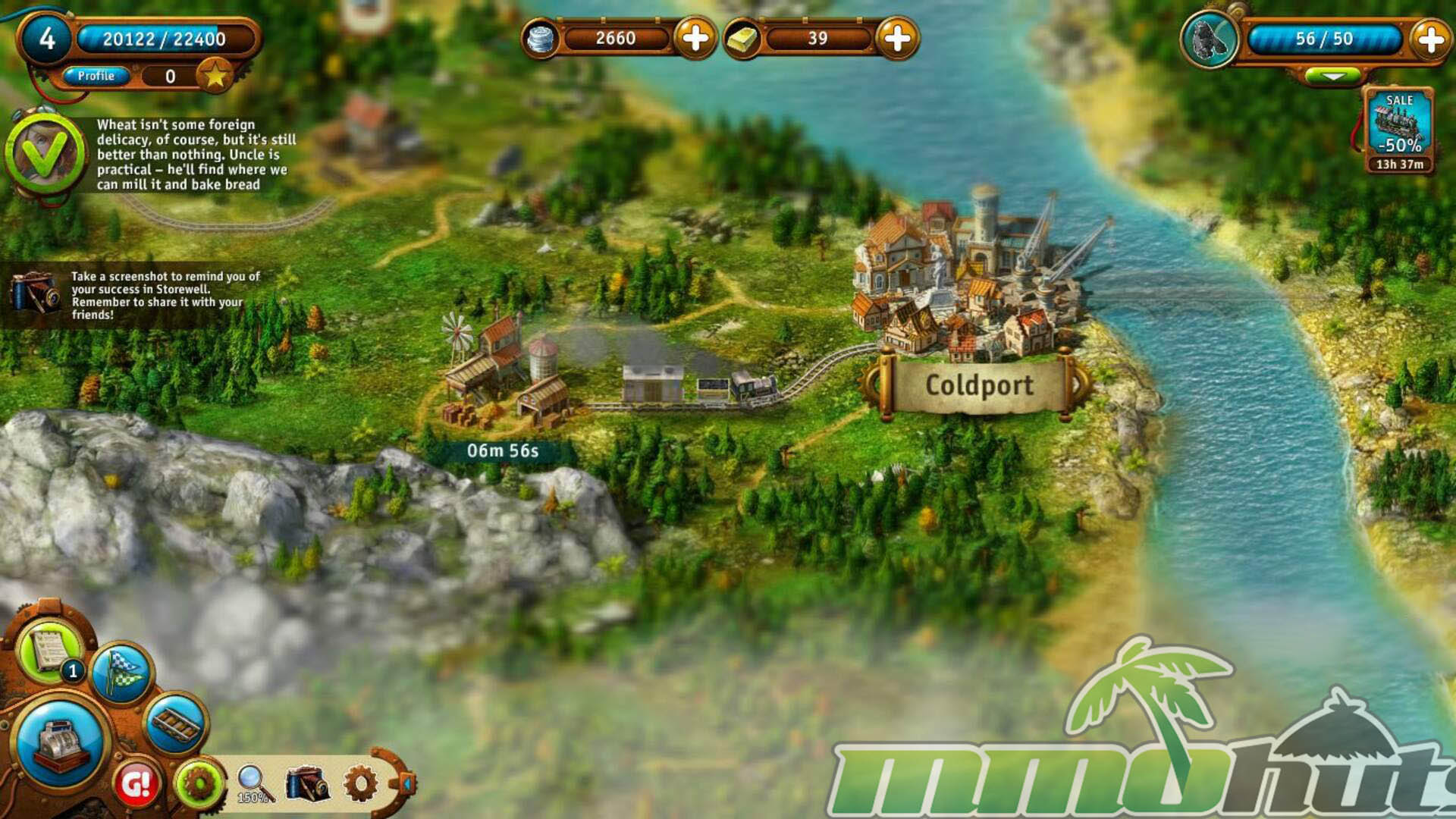Open the screenshot reminder camera tip
1456x819 pixels.
tap(33, 293)
